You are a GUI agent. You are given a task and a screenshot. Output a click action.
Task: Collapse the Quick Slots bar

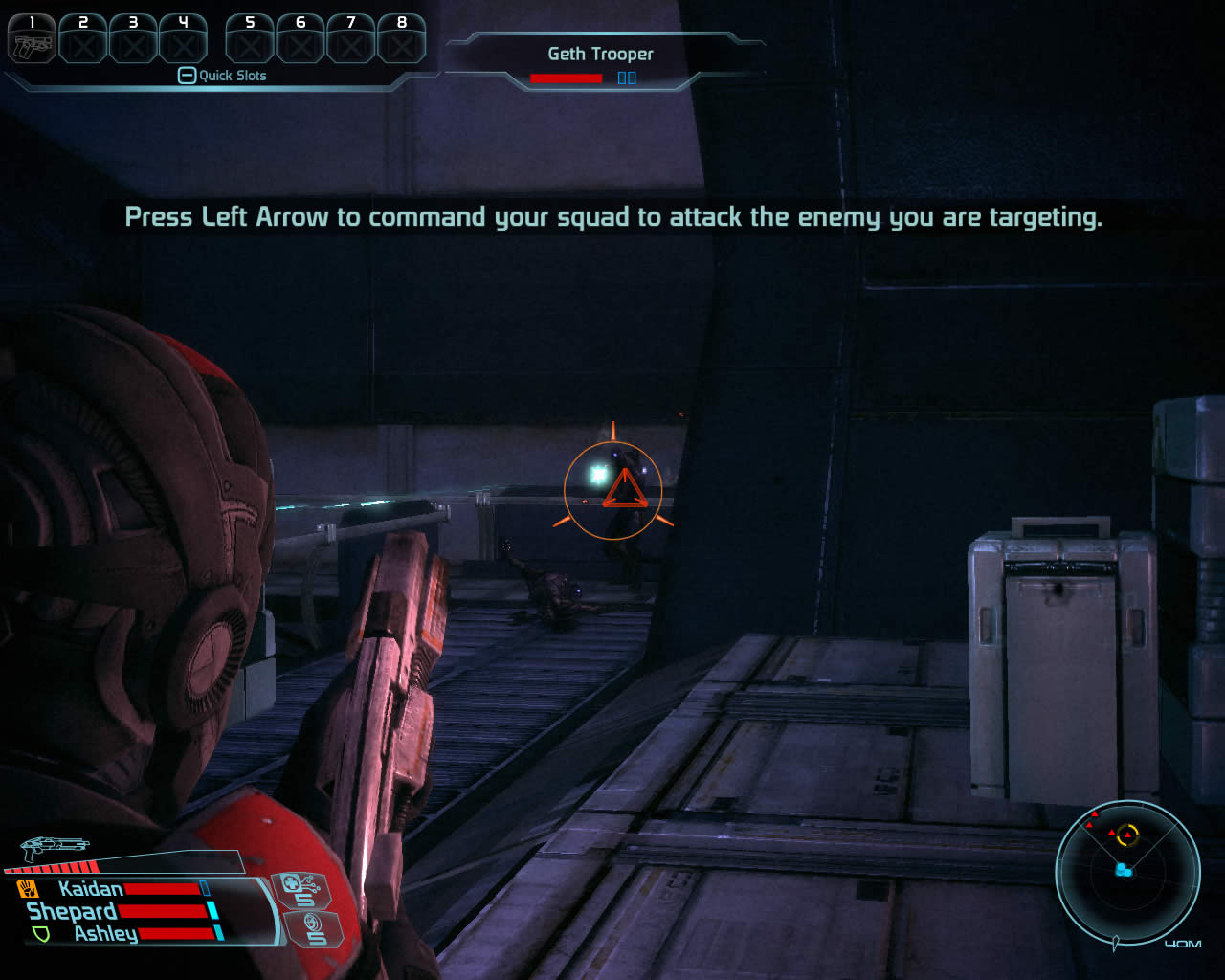pos(187,76)
